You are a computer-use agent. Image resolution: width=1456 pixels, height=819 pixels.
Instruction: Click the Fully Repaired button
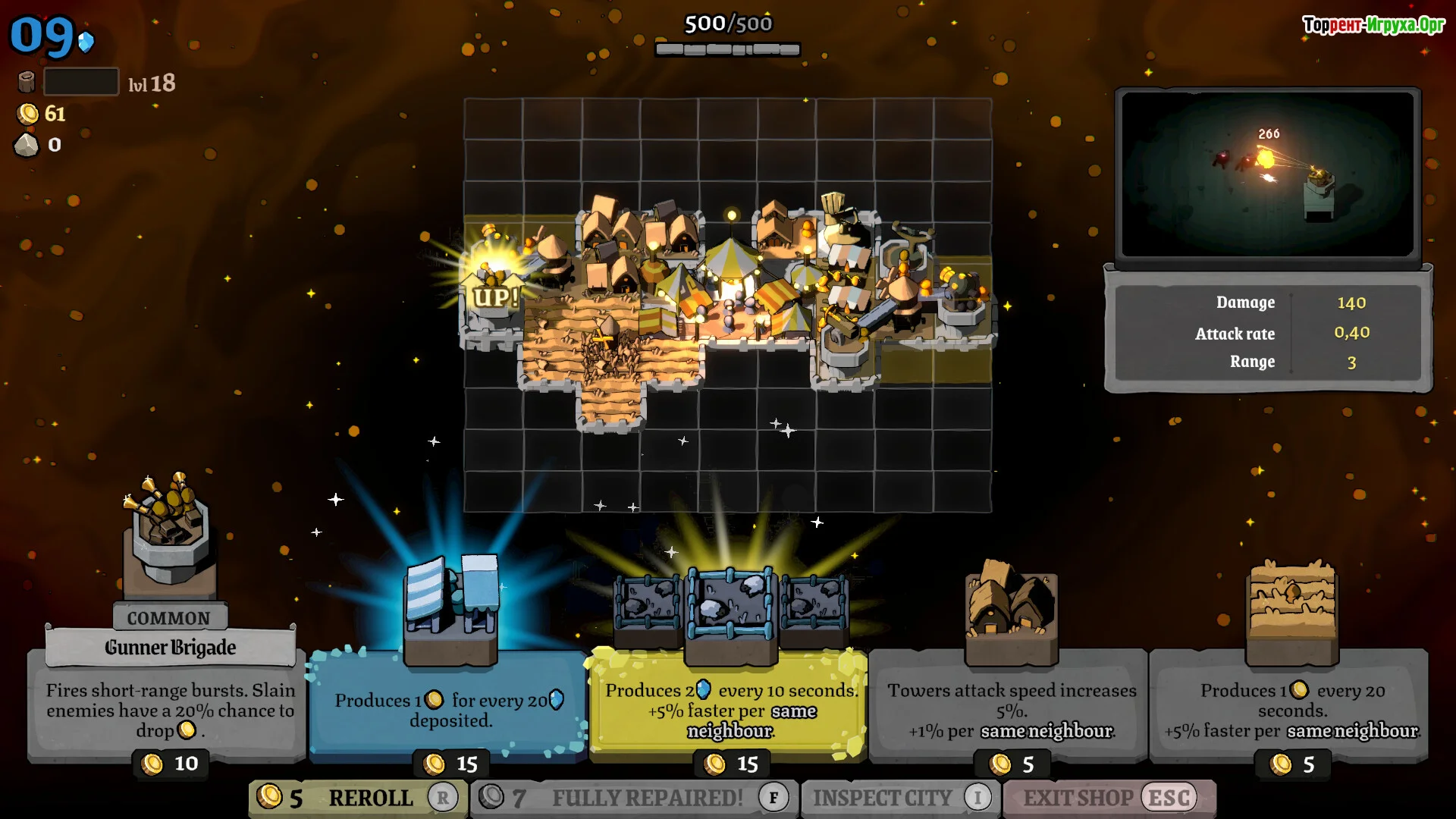coord(634,798)
